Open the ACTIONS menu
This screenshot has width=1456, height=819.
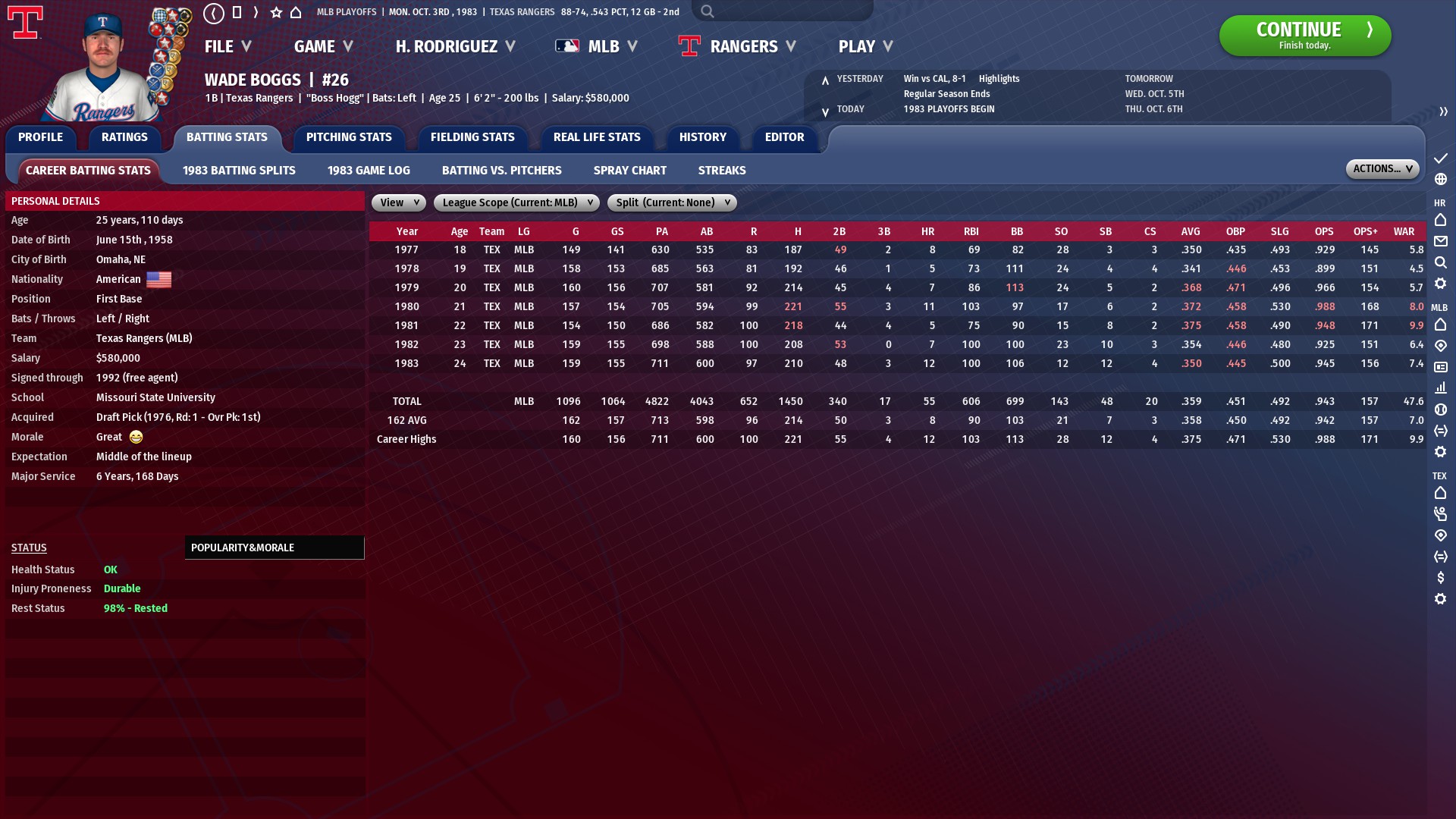pos(1381,168)
